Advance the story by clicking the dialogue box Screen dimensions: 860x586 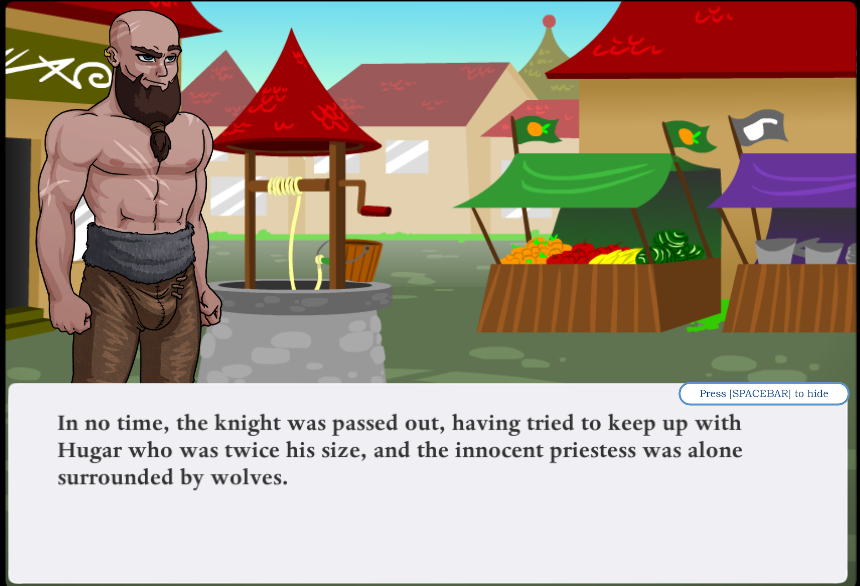(x=428, y=500)
